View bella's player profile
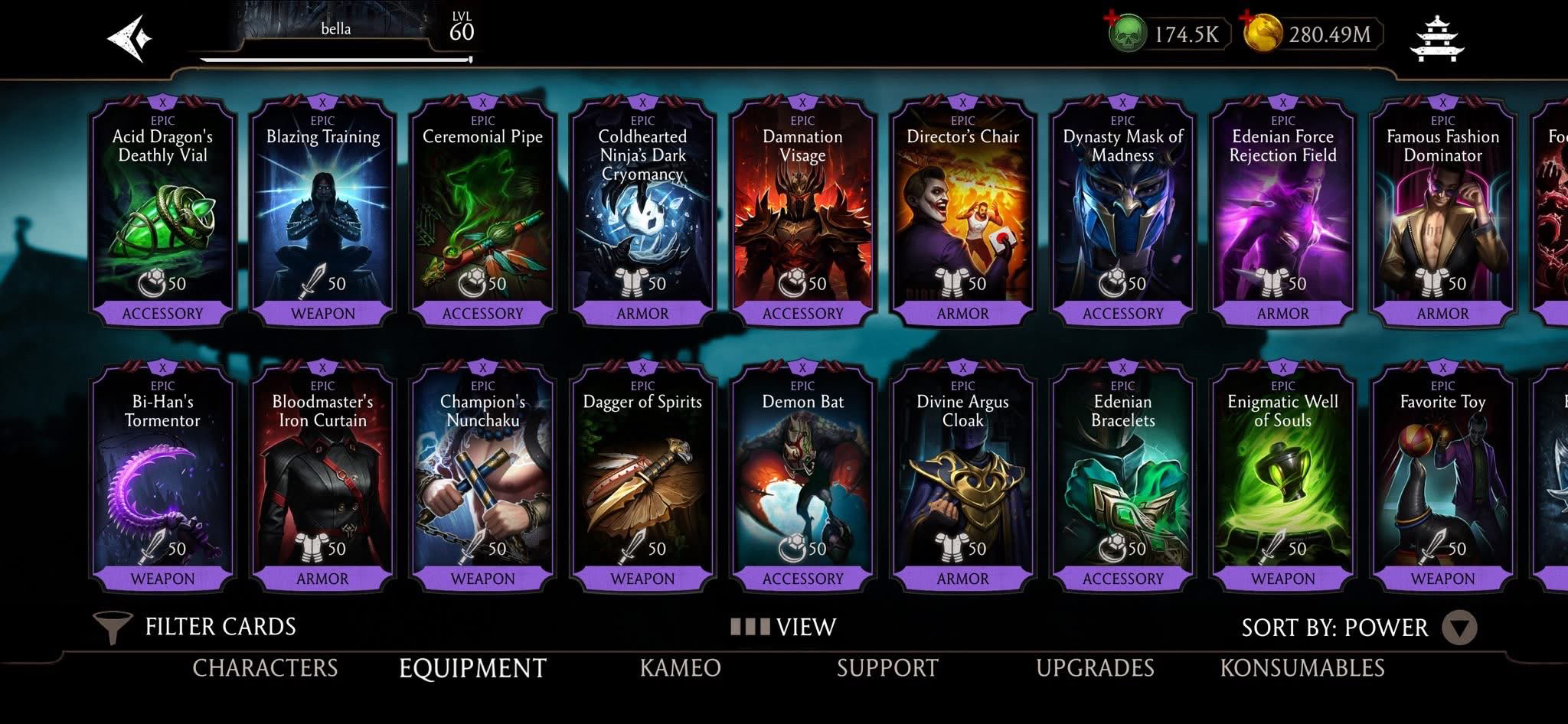Viewport: 1568px width, 724px height. tap(335, 29)
